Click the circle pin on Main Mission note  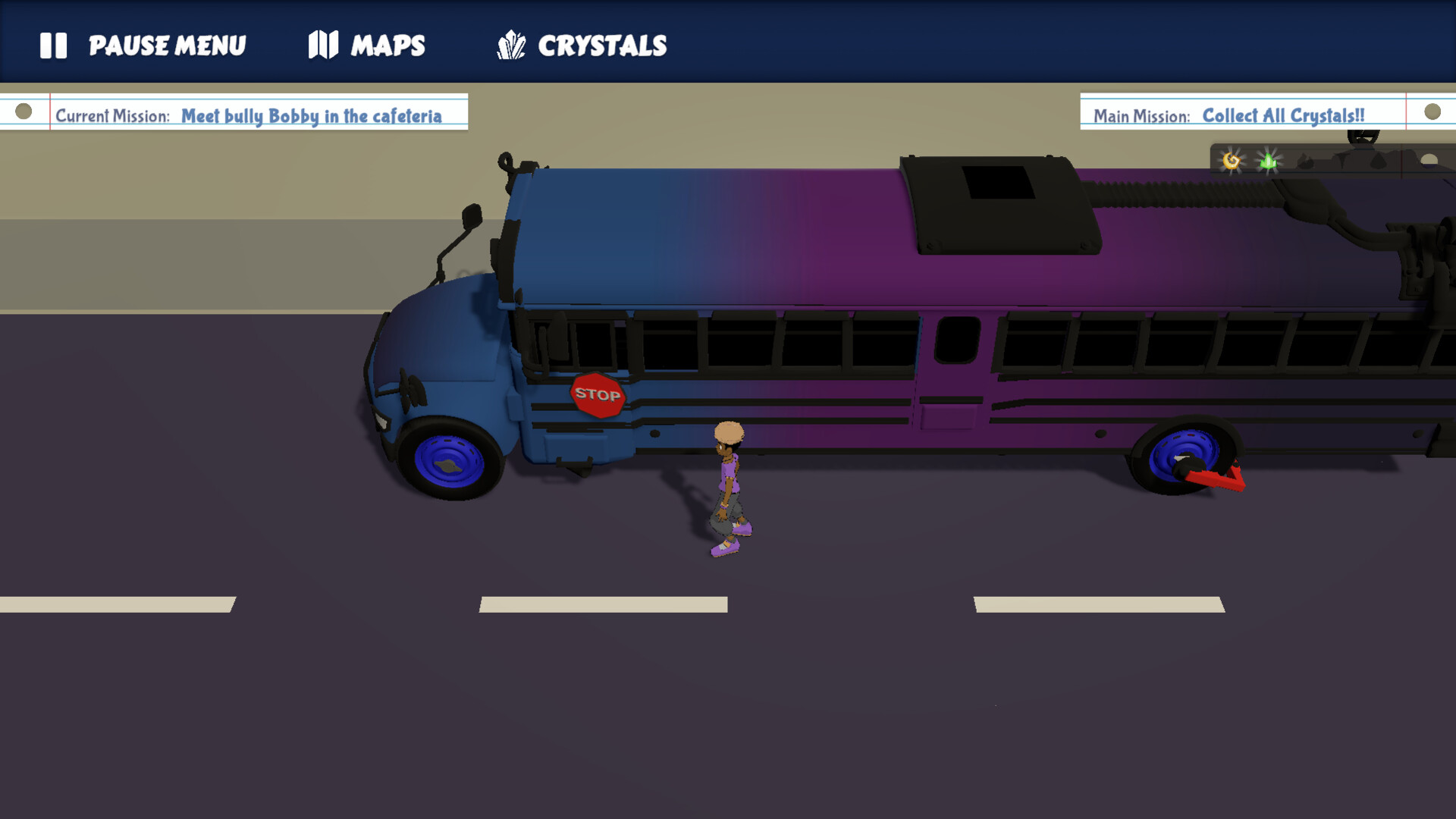tap(1432, 112)
